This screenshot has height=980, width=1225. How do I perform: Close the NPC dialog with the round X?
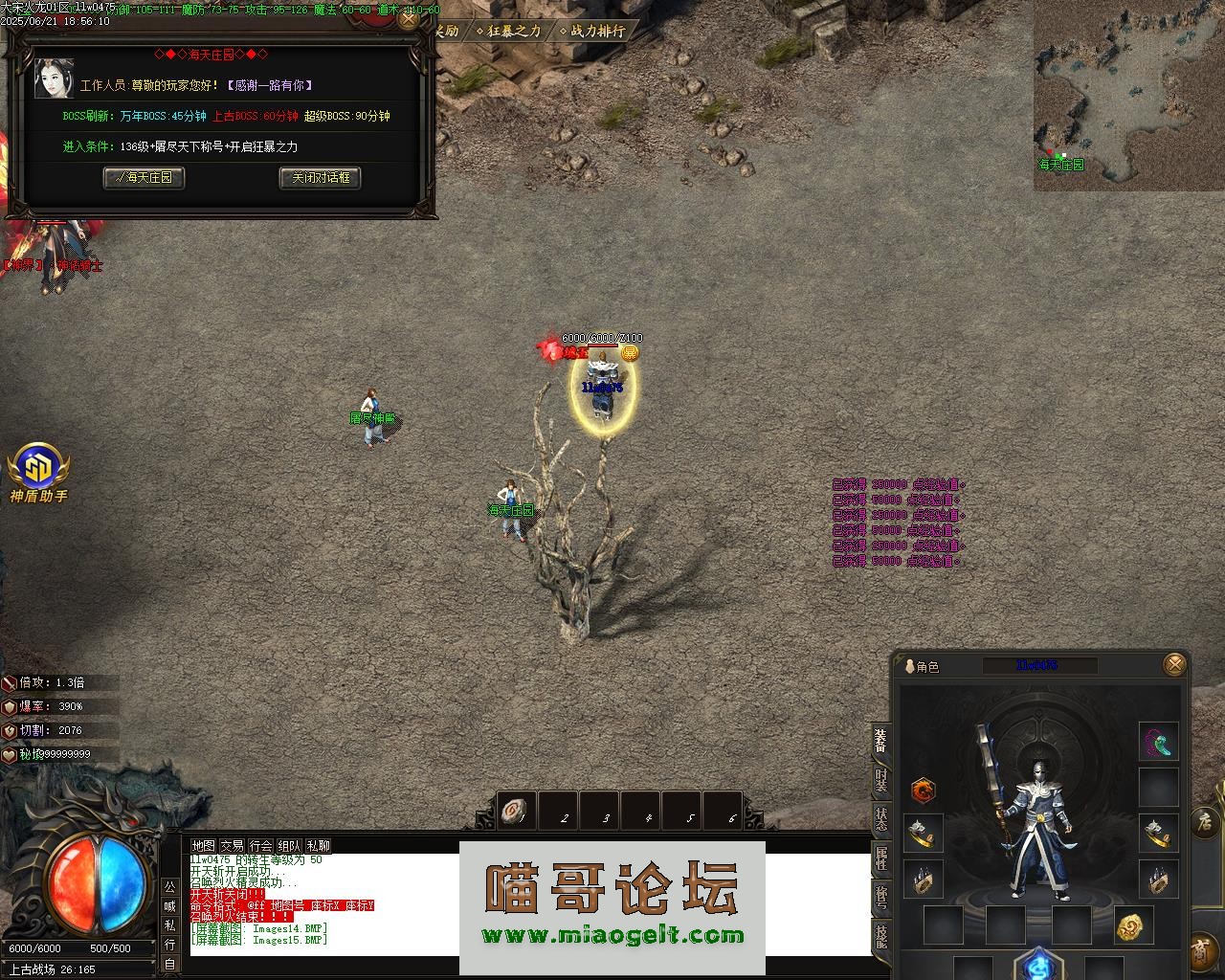pyautogui.click(x=409, y=19)
